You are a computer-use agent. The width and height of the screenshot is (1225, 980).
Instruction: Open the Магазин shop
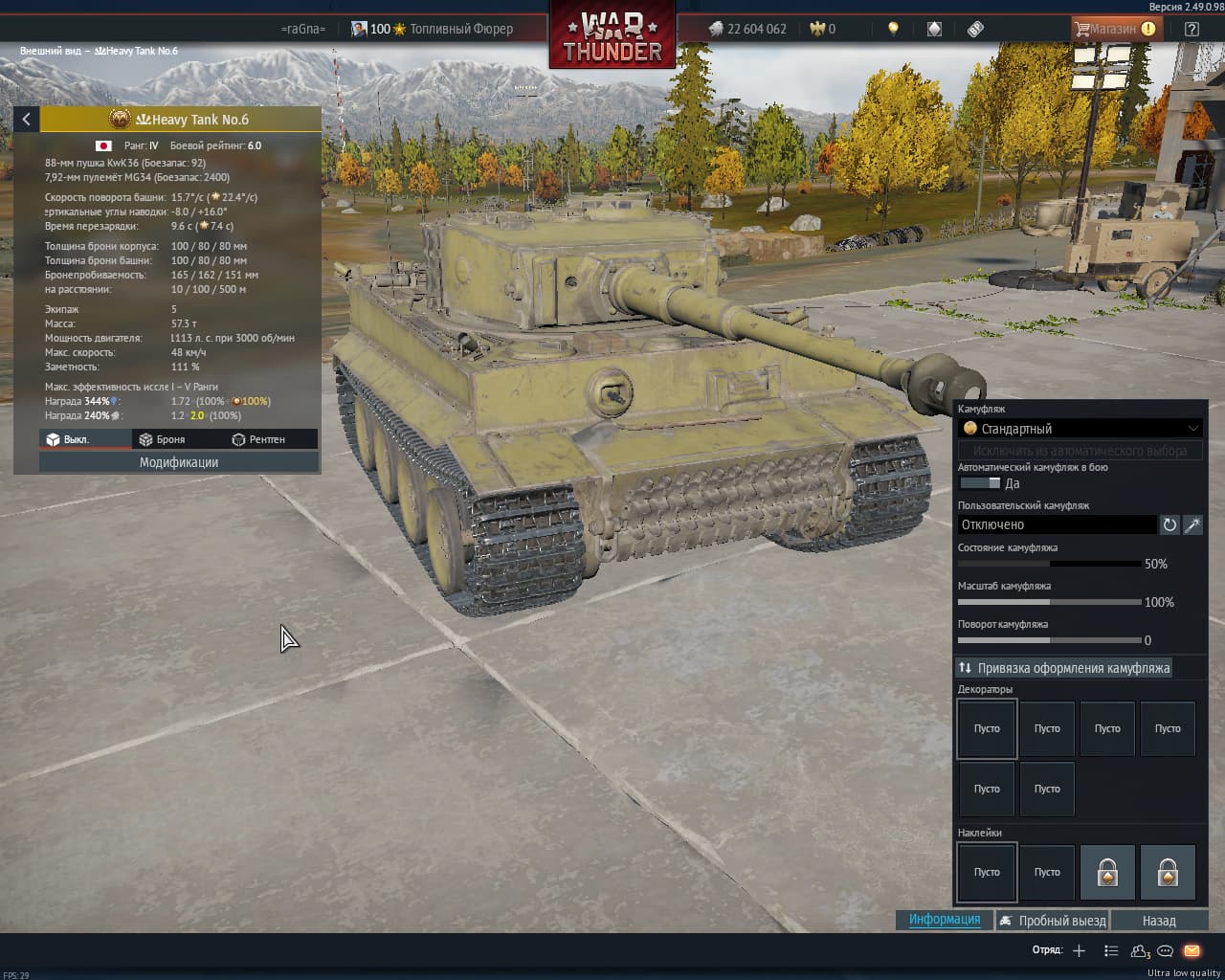(x=1114, y=29)
